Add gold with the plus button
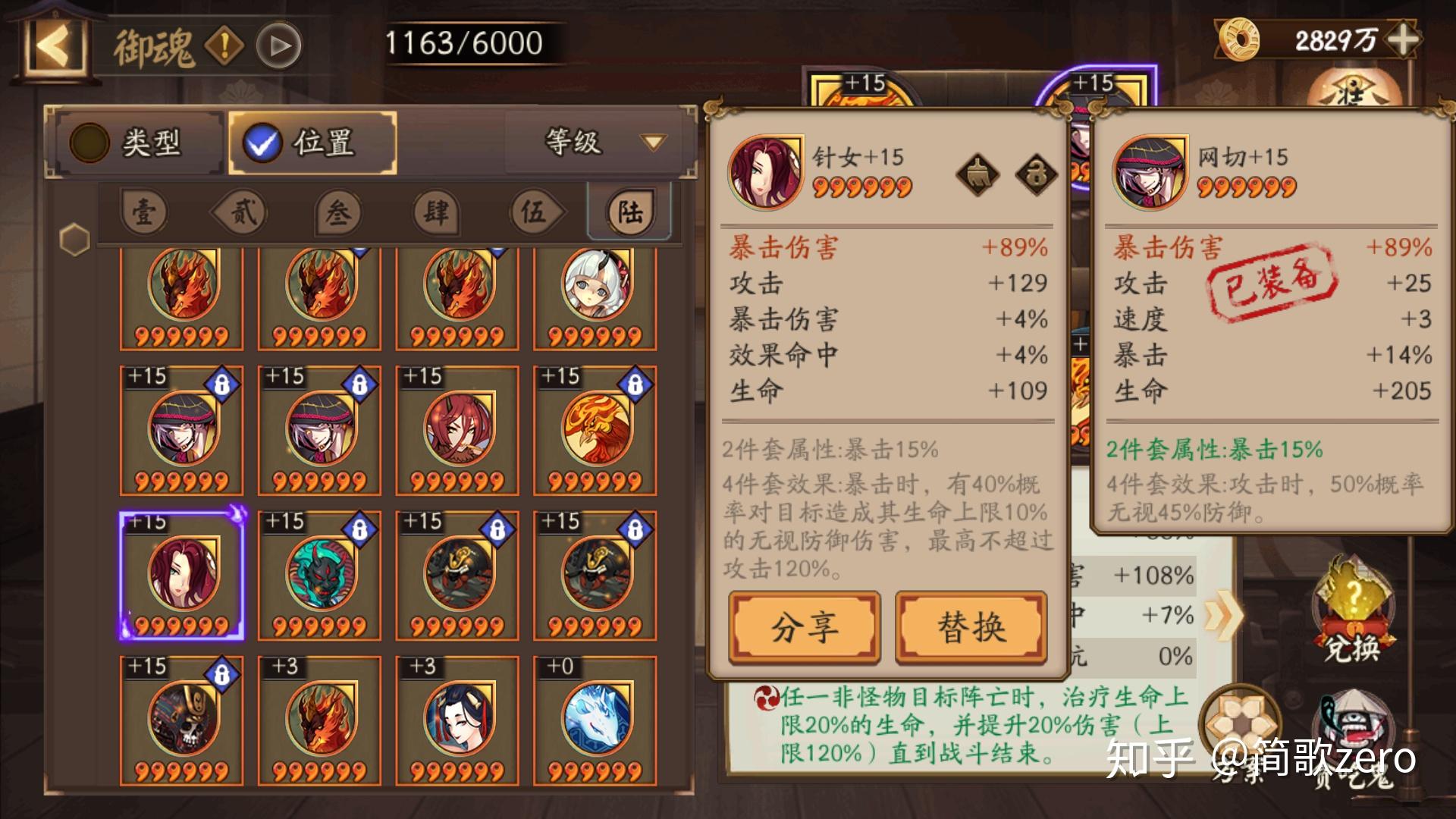 click(1403, 39)
